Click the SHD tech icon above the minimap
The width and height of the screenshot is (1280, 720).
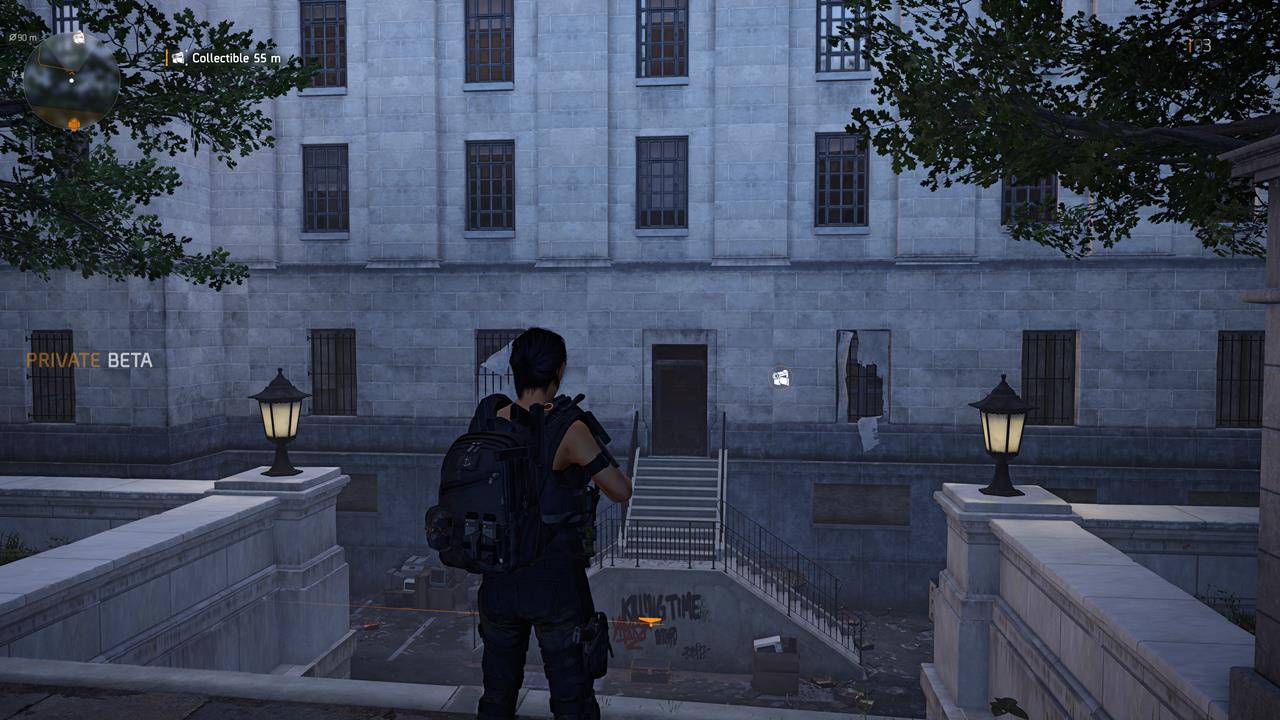(x=78, y=37)
